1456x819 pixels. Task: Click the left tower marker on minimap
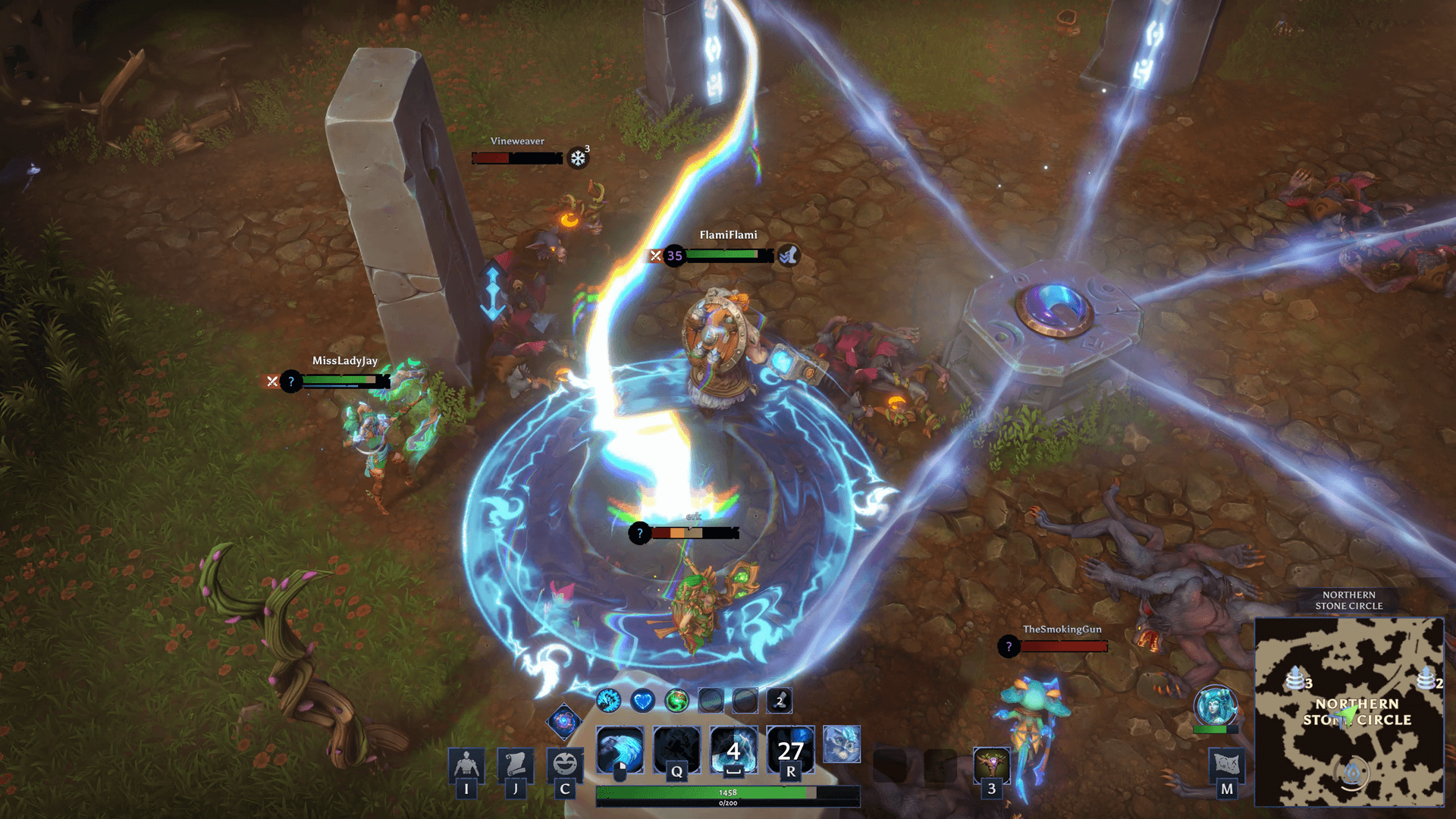(1295, 677)
